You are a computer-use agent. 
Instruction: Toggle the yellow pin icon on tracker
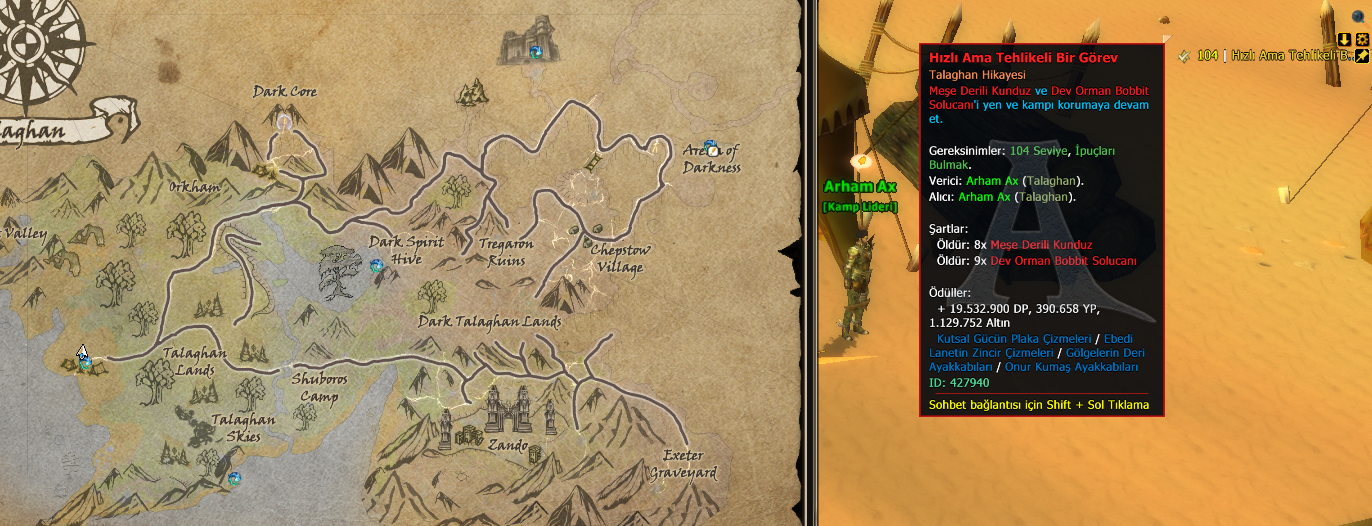coord(1361,56)
